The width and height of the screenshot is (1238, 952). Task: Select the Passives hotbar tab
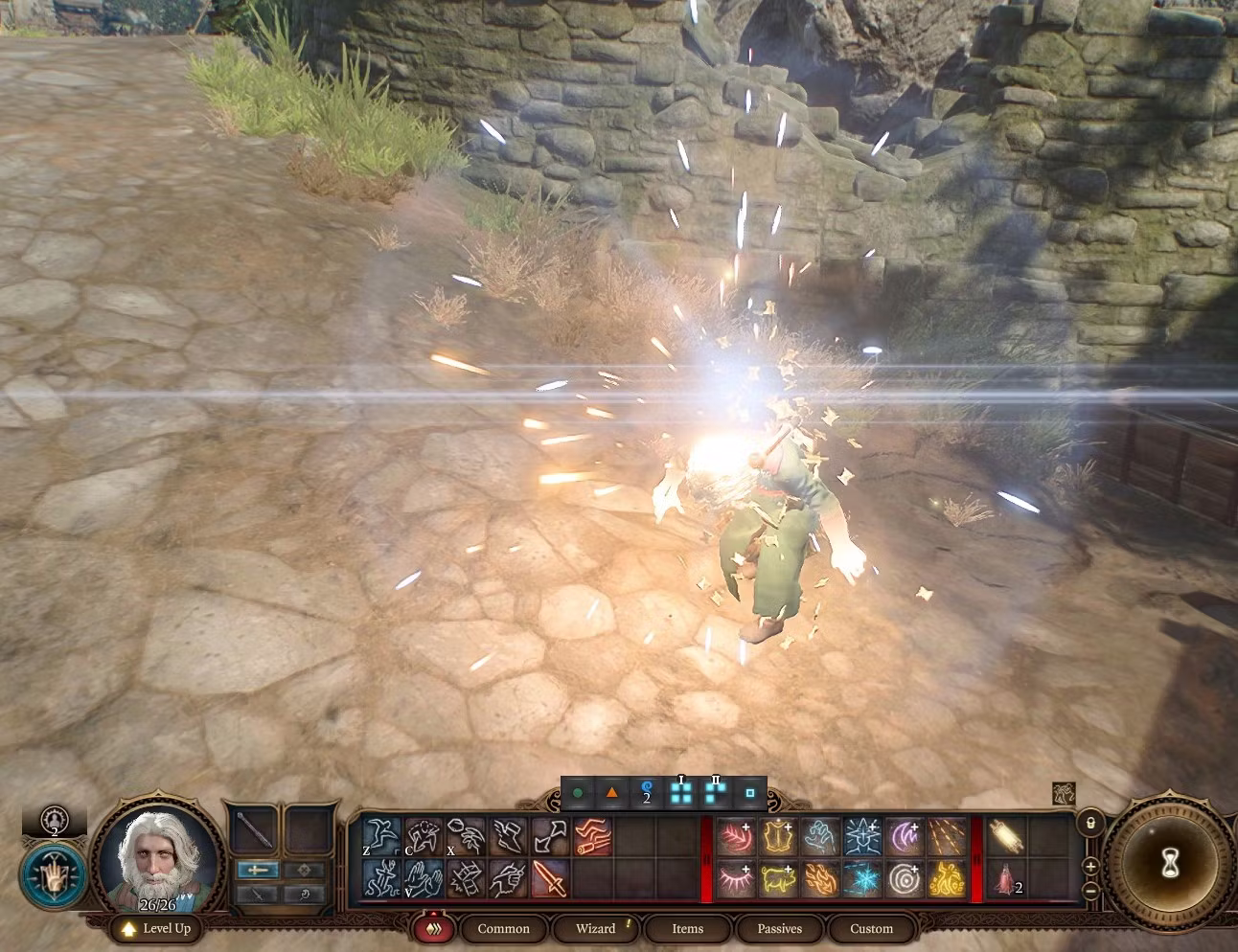point(779,928)
